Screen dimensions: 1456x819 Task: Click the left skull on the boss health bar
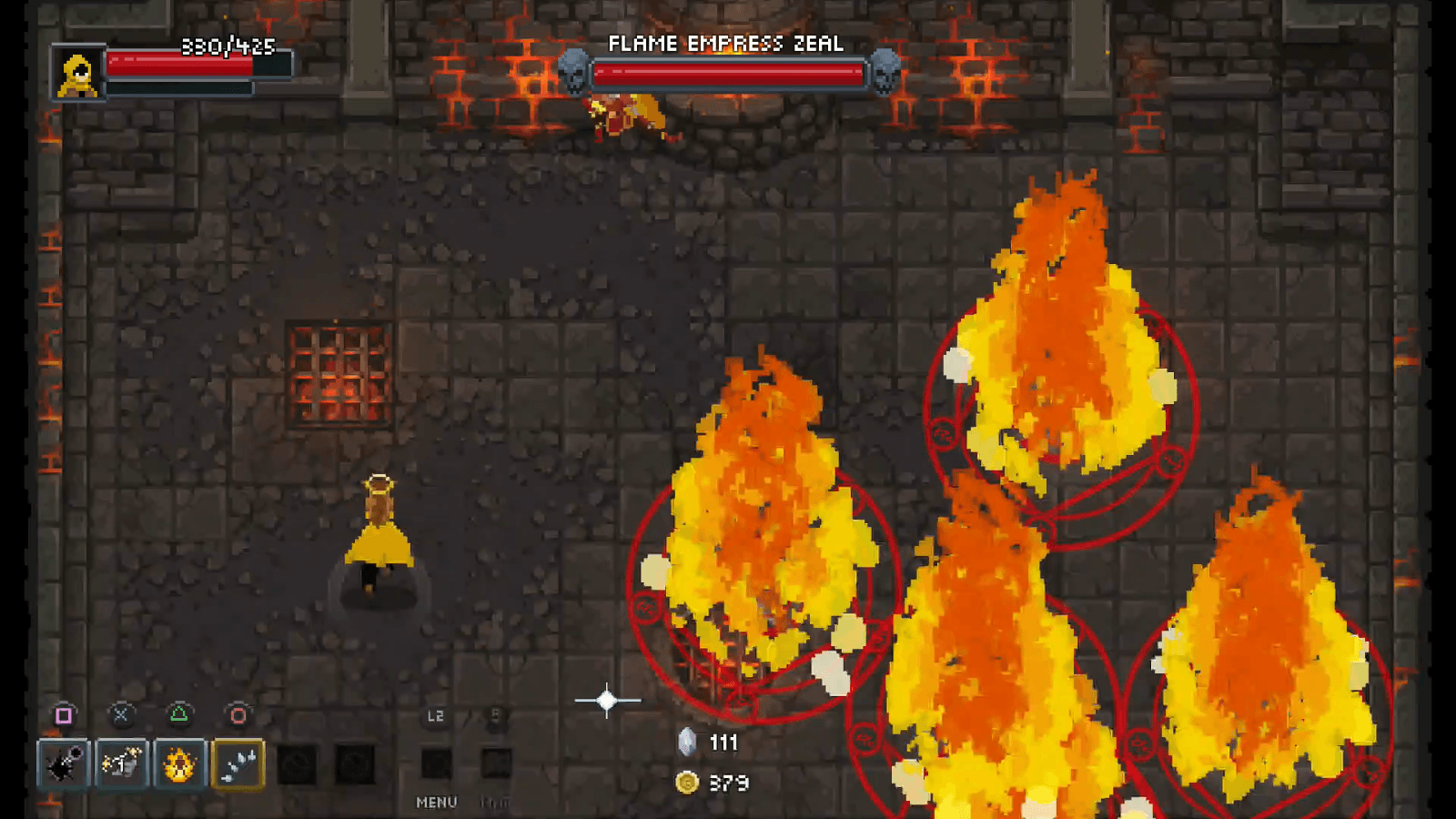574,72
